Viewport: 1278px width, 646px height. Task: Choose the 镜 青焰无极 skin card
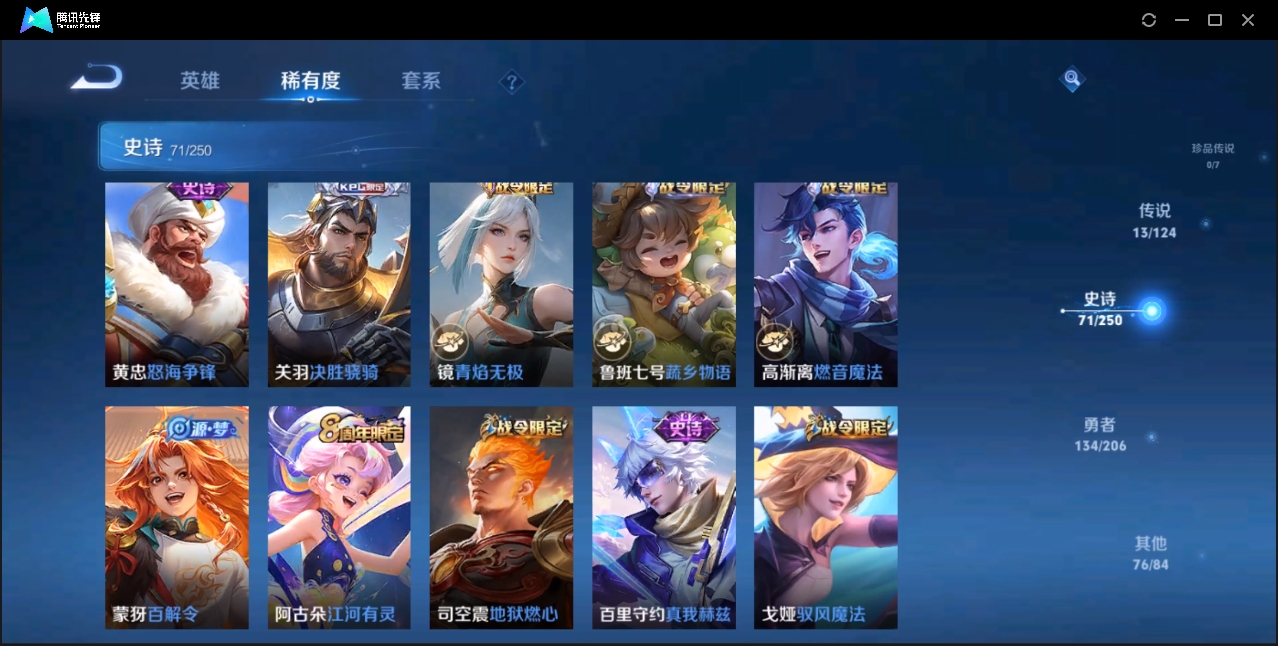[501, 284]
